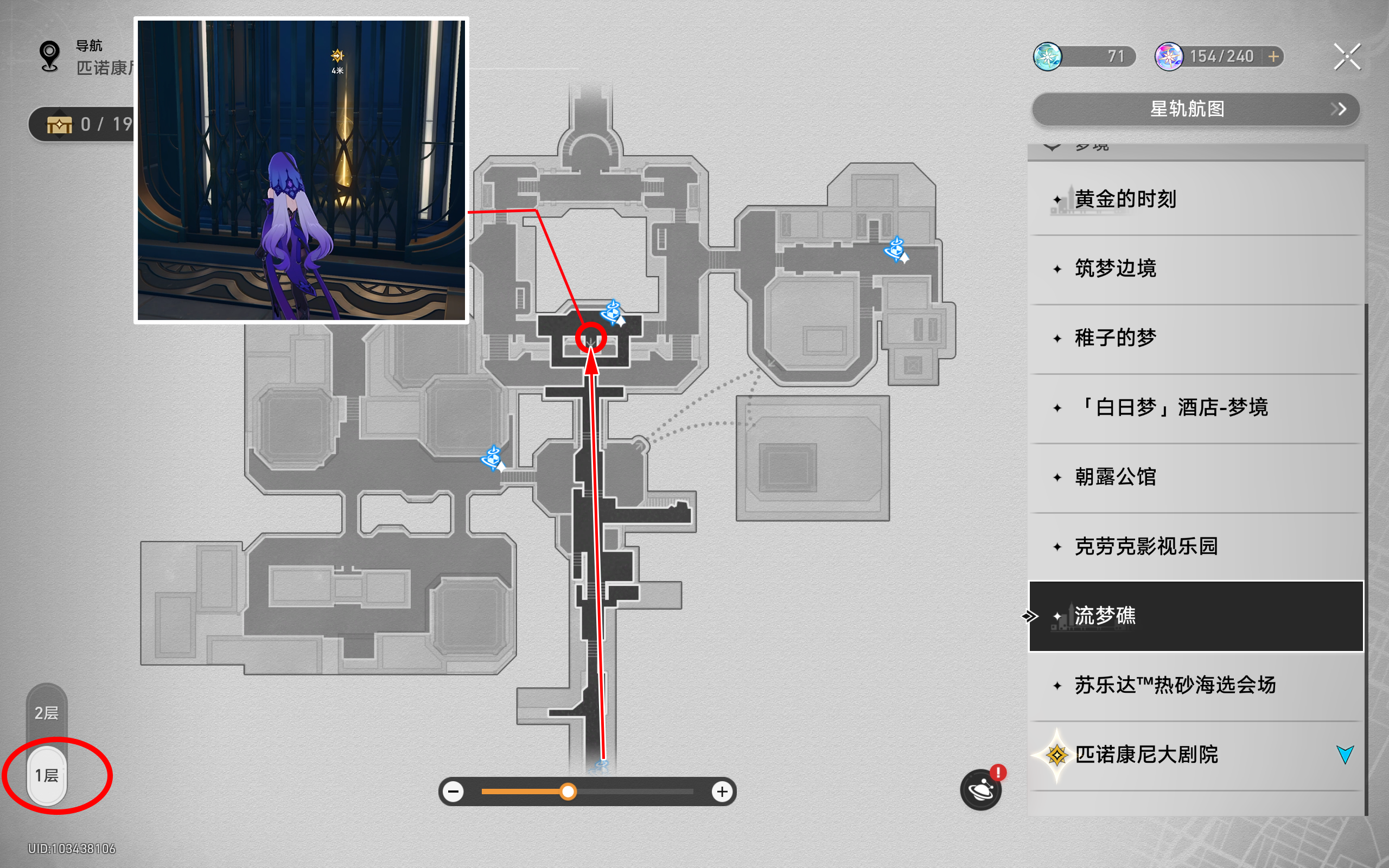Choose the 筑梦边境 location entry
Screen dimensions: 1389x868
1195,269
